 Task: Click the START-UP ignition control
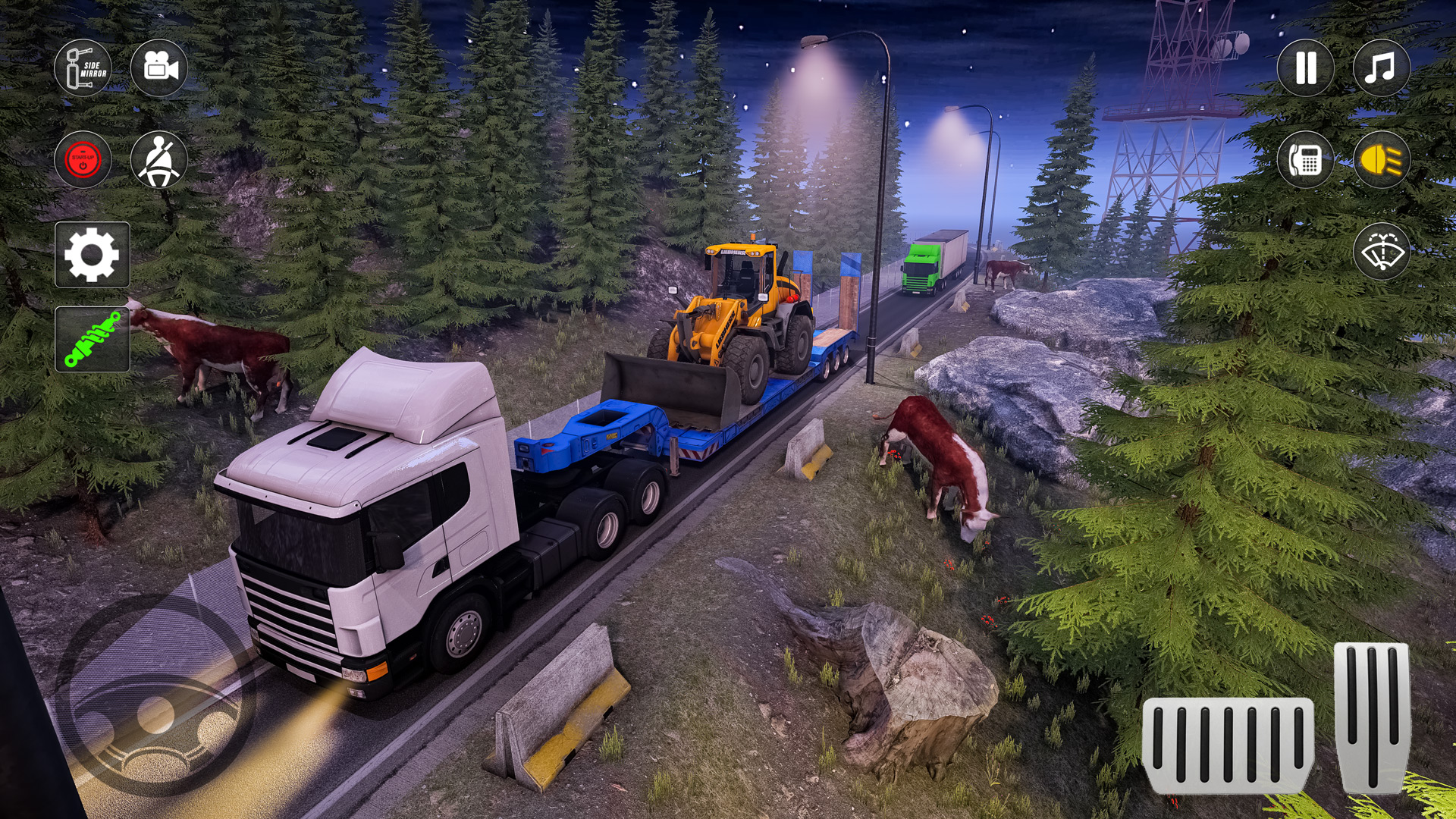[83, 159]
